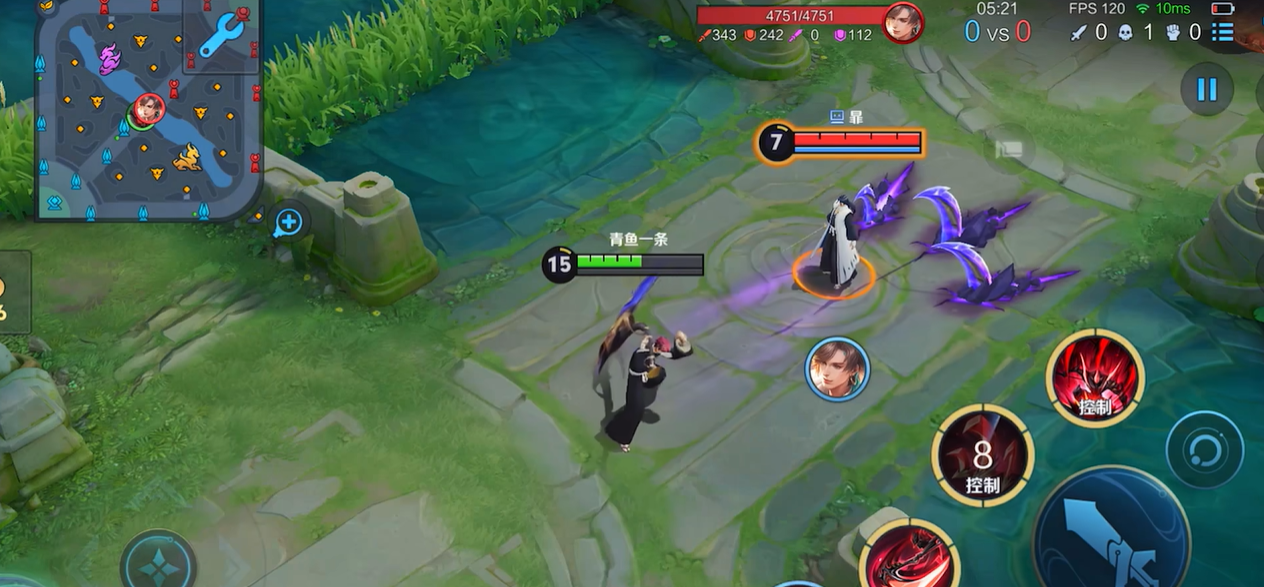Target the enemy hero portrait lock-on

837,369
